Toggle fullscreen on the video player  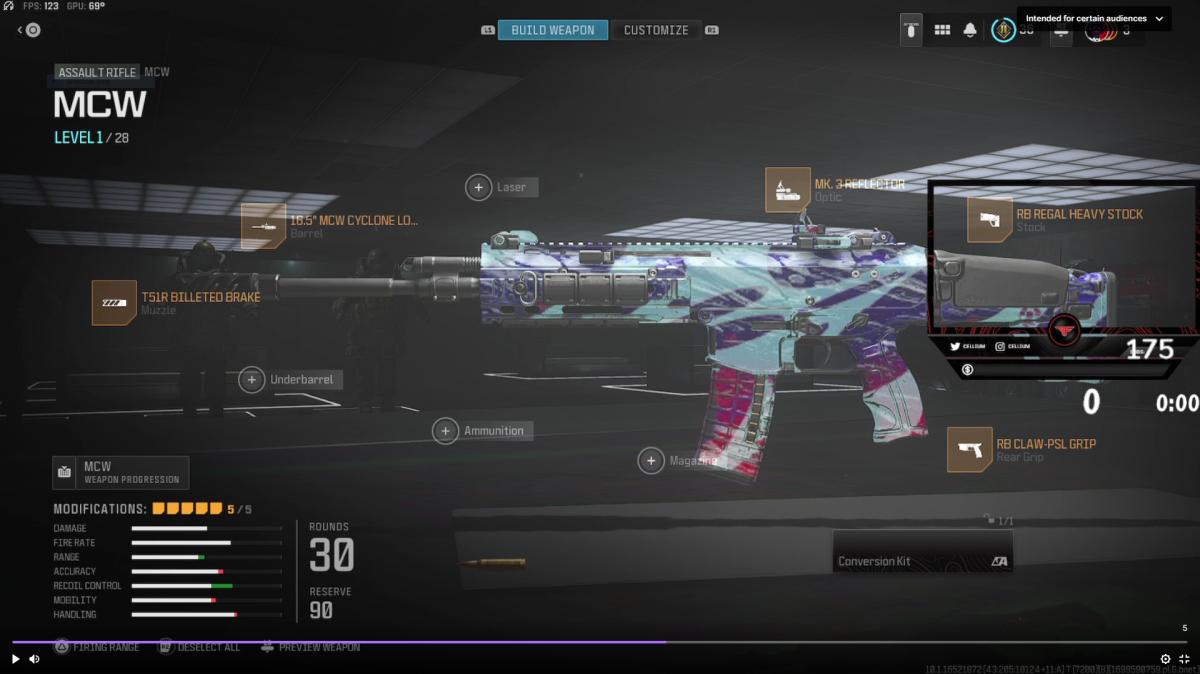pos(1184,659)
